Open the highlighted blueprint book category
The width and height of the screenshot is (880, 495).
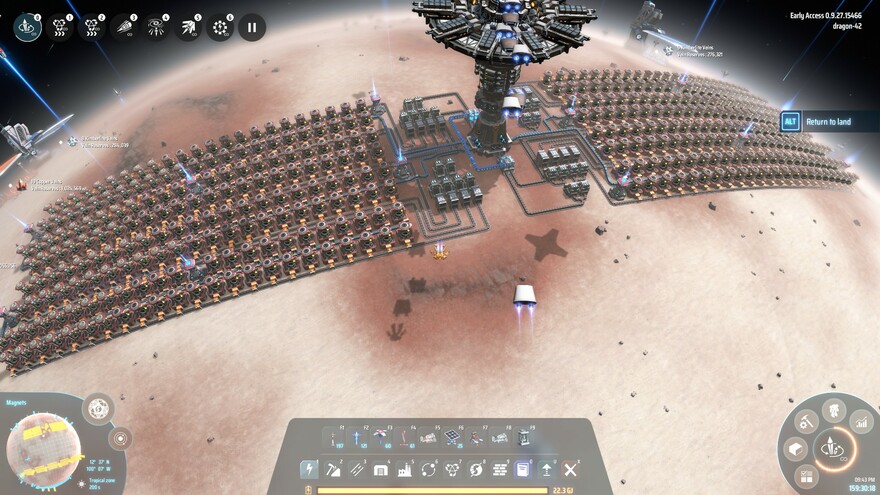521,469
